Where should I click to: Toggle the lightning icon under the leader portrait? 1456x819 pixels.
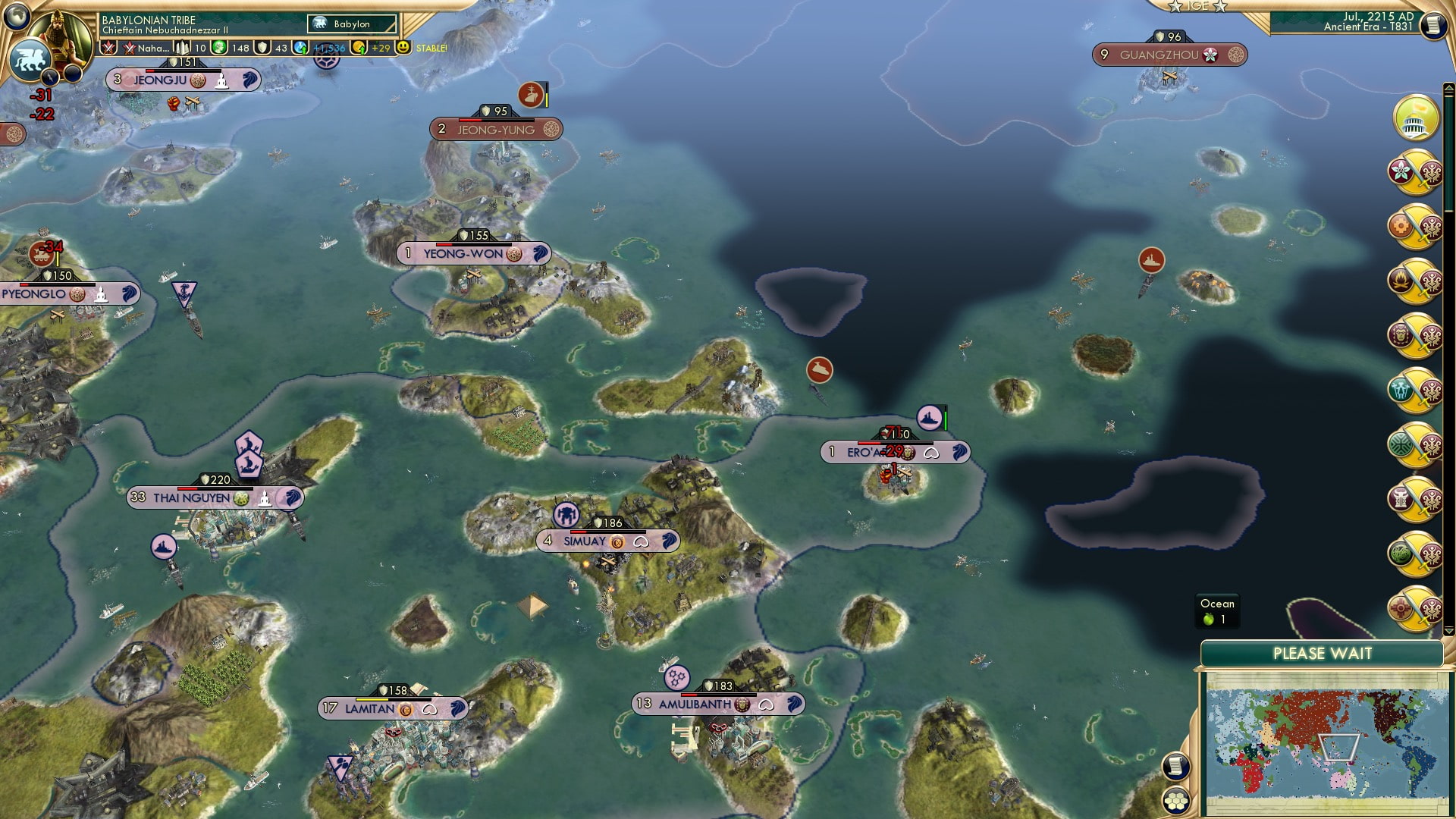[51, 78]
